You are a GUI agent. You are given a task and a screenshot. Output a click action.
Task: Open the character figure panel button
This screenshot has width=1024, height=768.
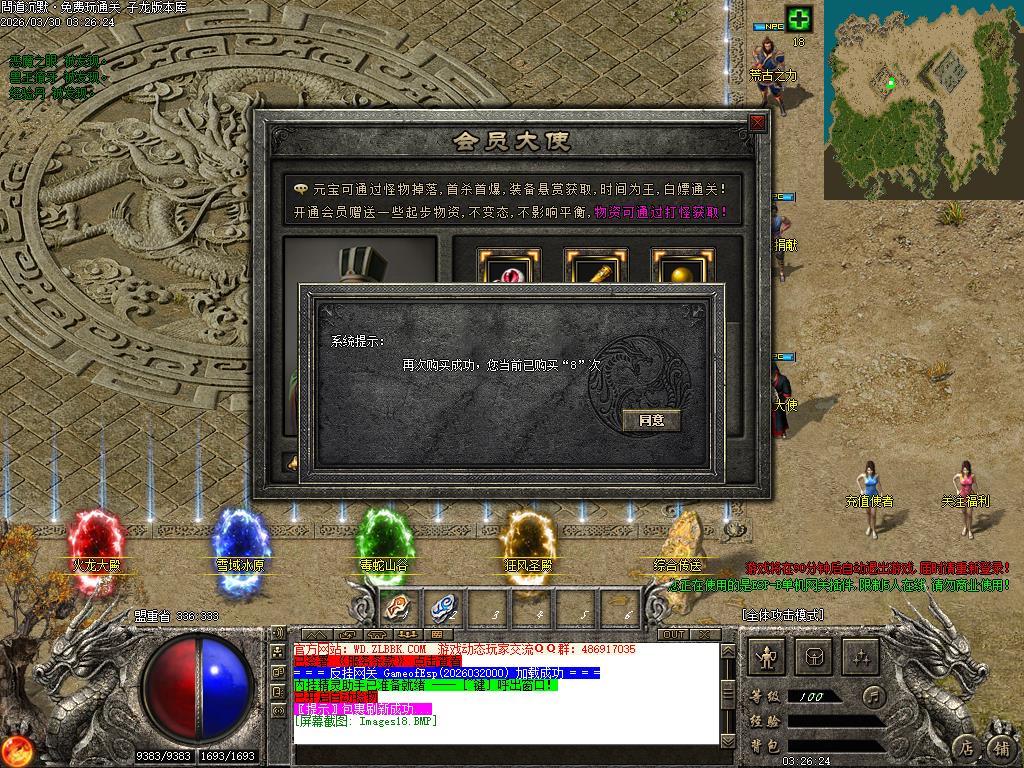pyautogui.click(x=768, y=656)
